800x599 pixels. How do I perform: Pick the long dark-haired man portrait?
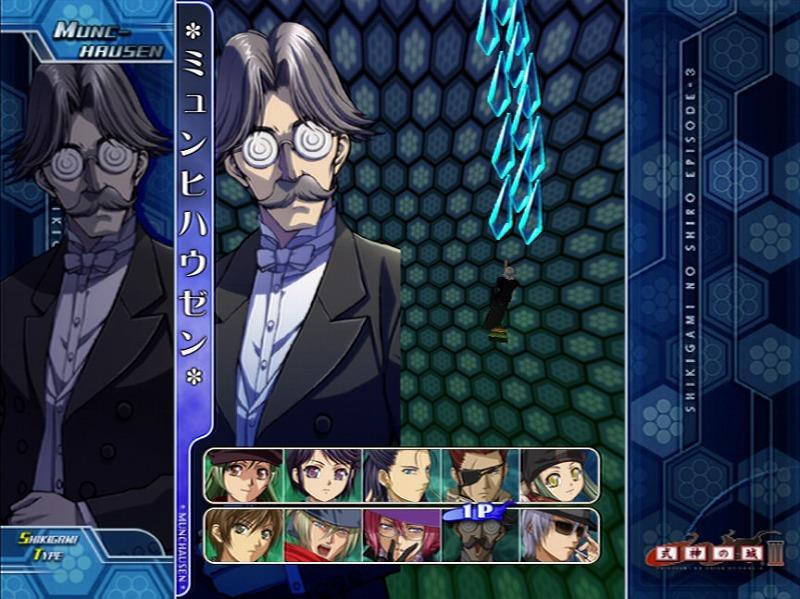click(x=401, y=475)
